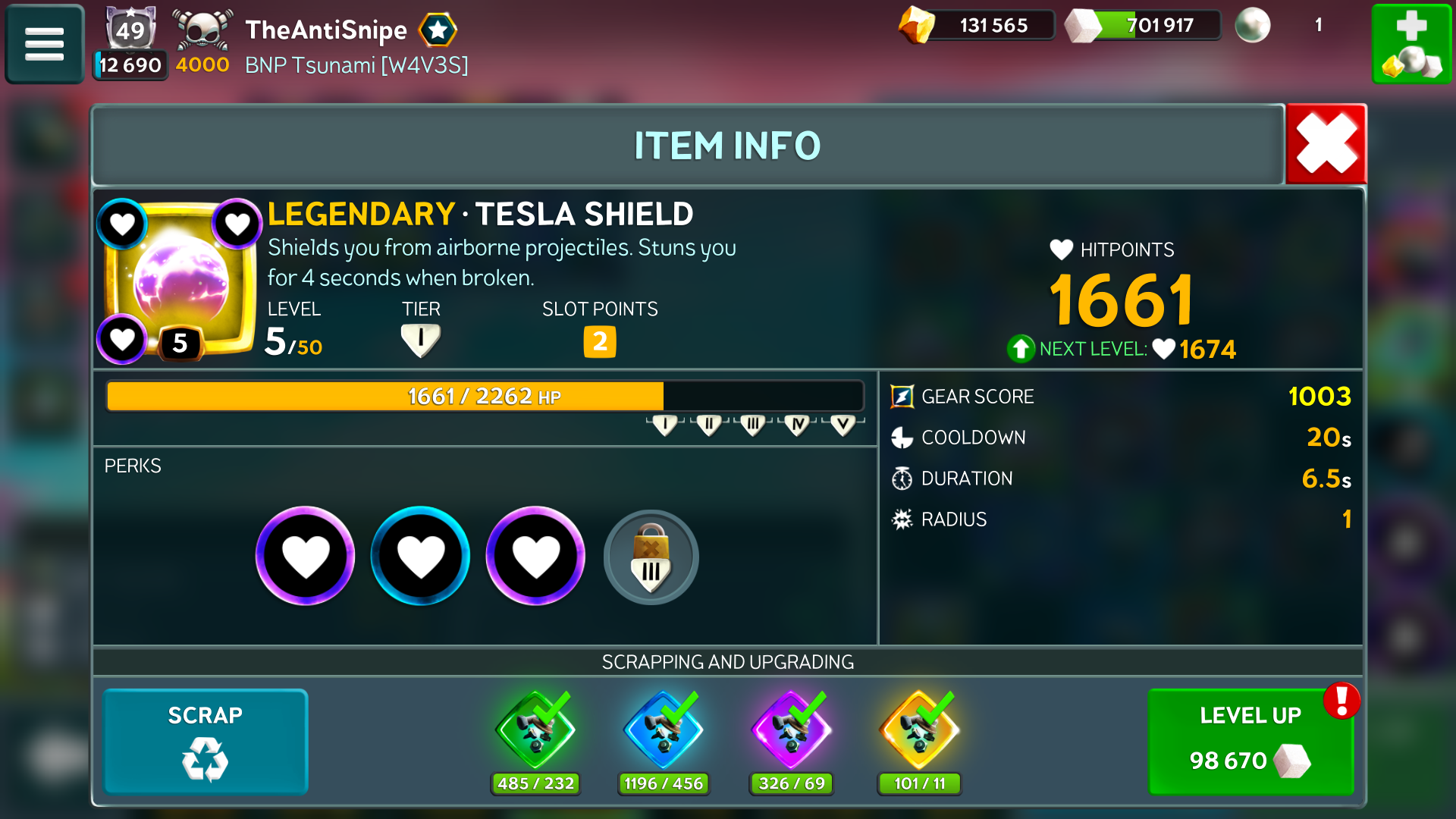Tap the green common parts icon

535,731
